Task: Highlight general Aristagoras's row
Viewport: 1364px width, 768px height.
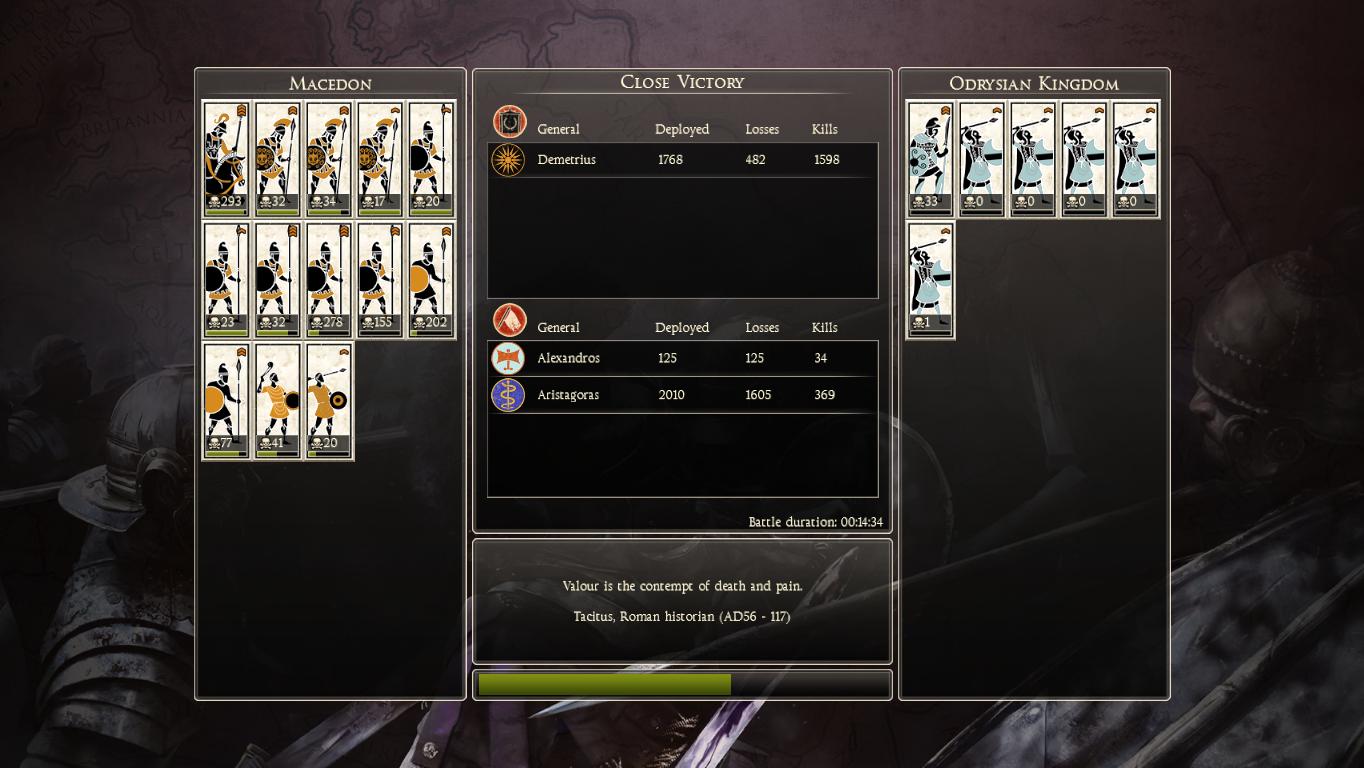Action: 682,395
